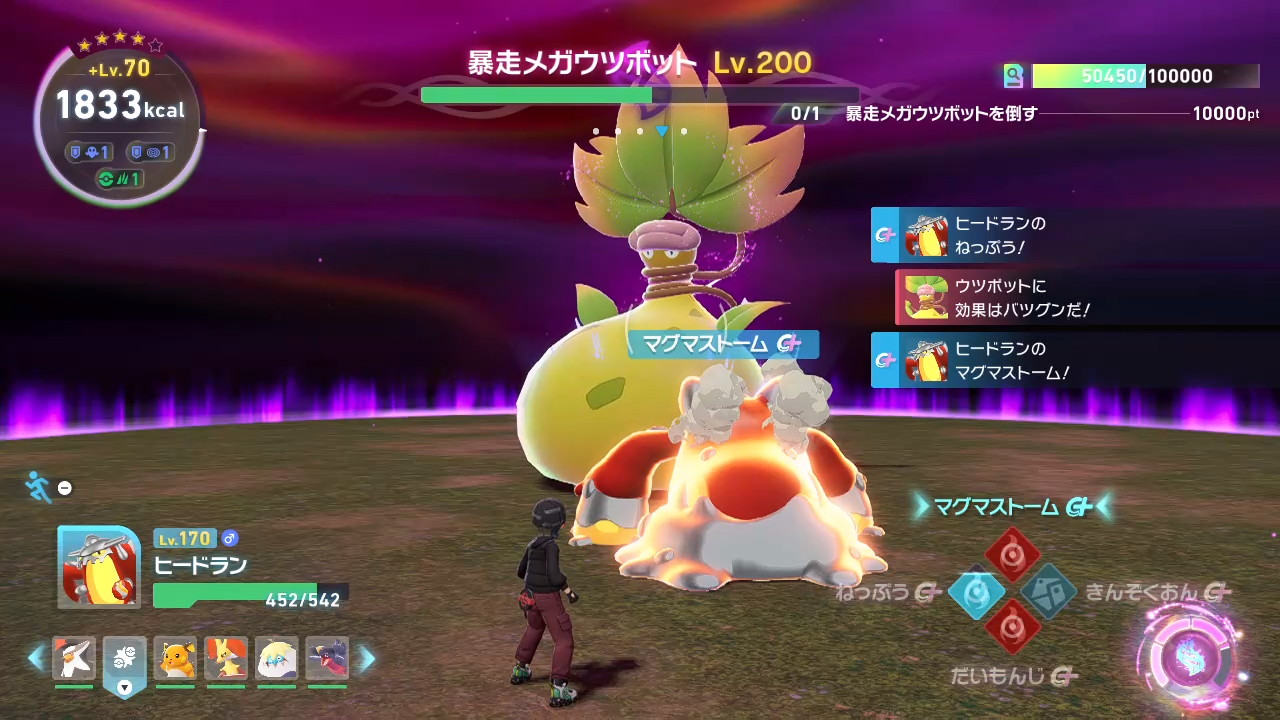Viewport: 1280px width, 720px height.
Task: Activate the Metal Sound (きんぞくおん) move icon
Action: (1048, 592)
